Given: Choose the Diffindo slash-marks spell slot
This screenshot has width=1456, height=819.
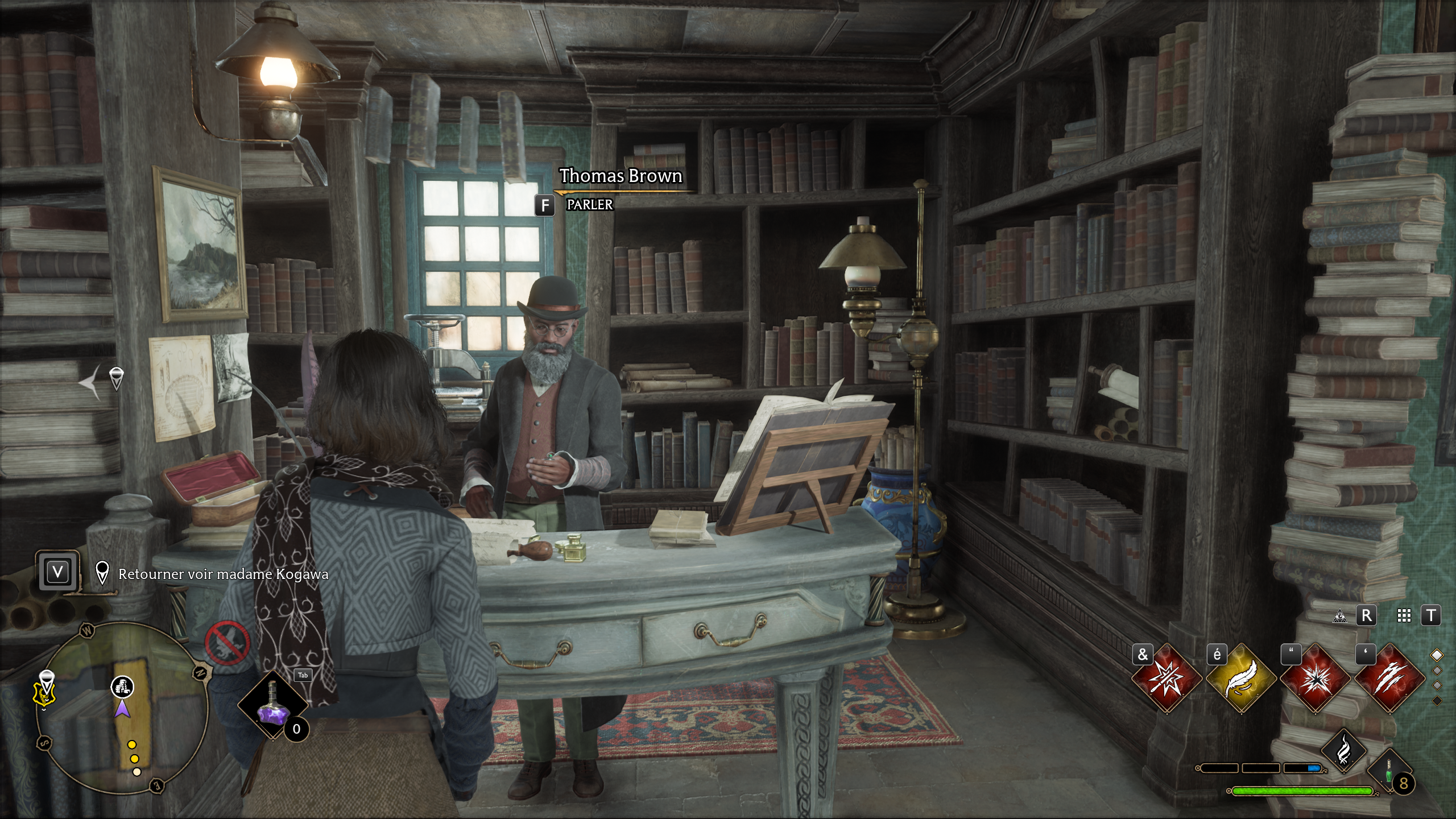Looking at the screenshot, I should (x=1389, y=679).
